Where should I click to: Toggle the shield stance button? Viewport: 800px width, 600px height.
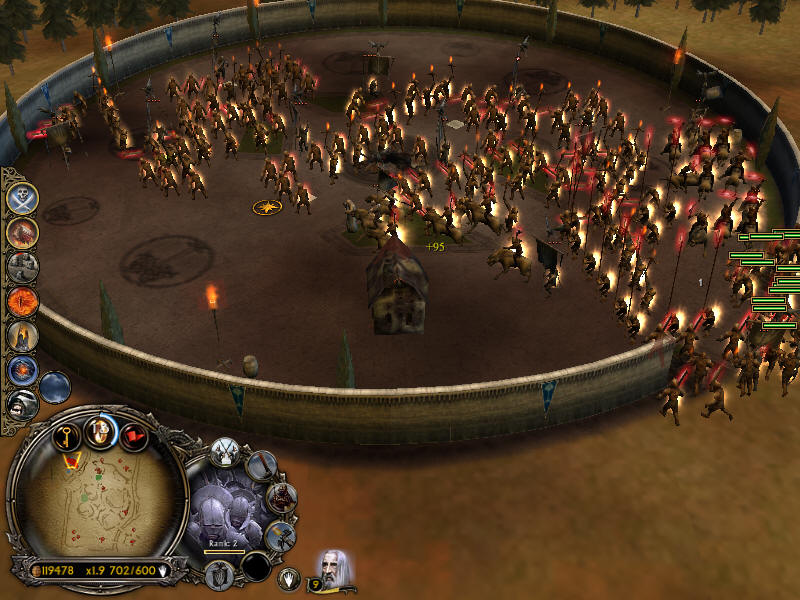coord(220,575)
